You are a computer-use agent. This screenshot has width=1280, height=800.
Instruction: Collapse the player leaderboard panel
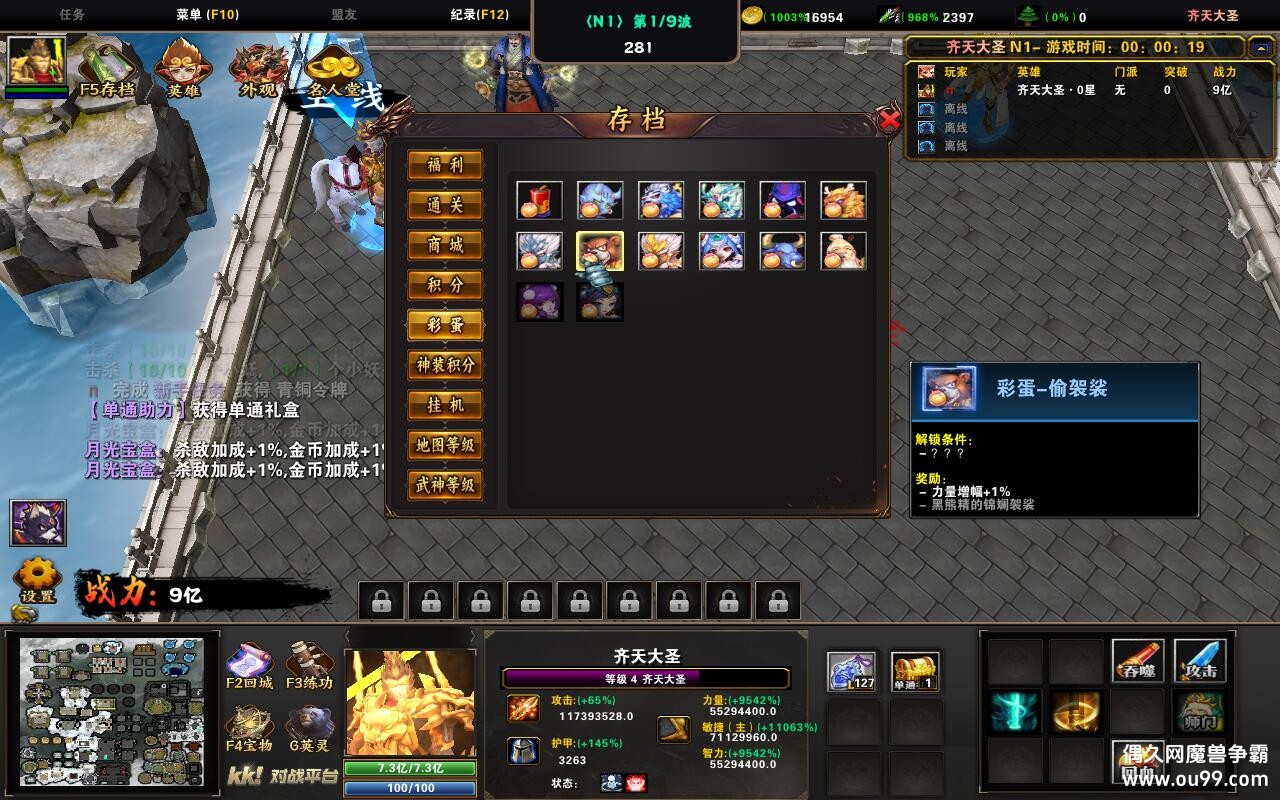1261,47
